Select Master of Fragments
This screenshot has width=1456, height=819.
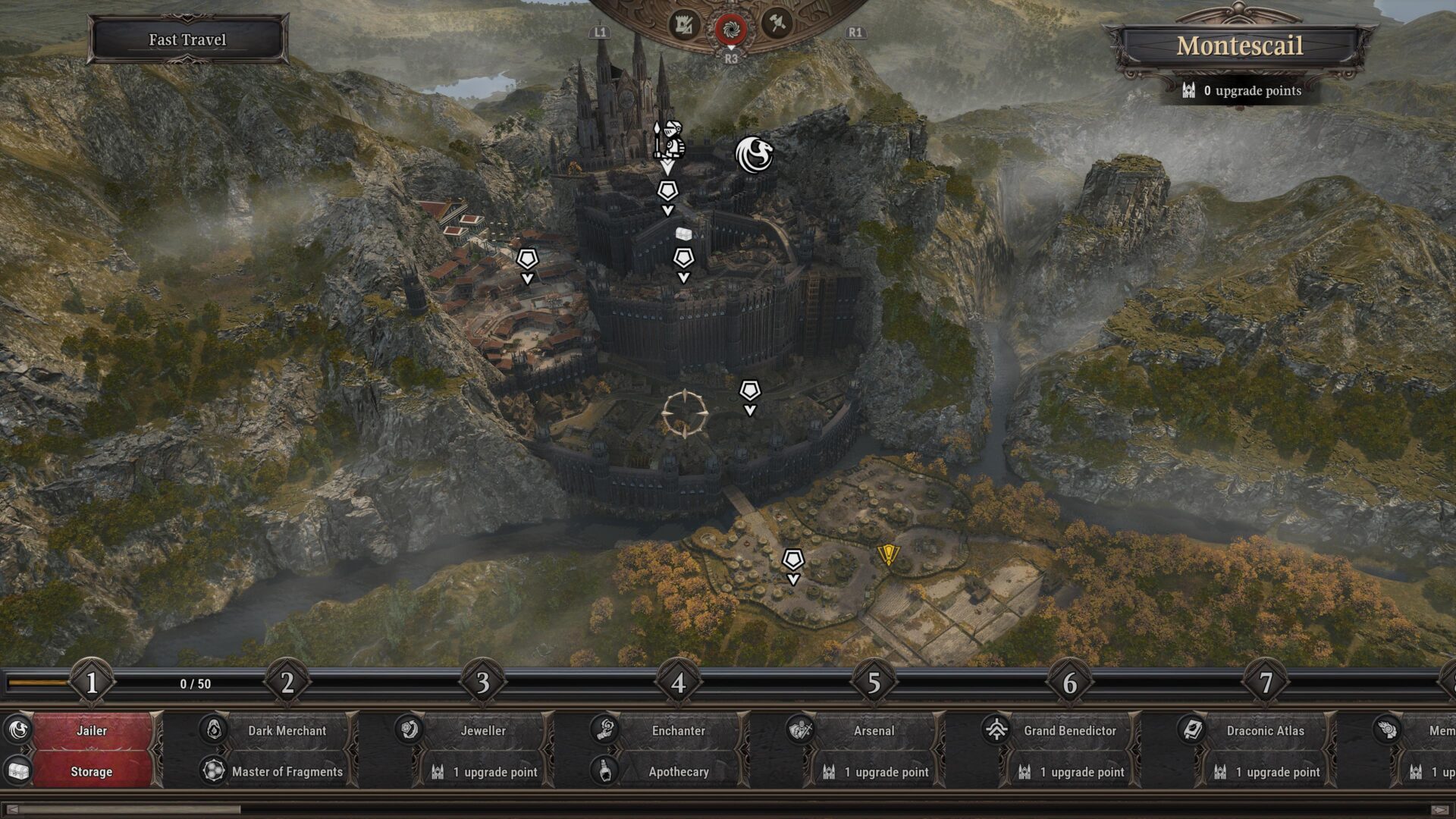tap(287, 771)
